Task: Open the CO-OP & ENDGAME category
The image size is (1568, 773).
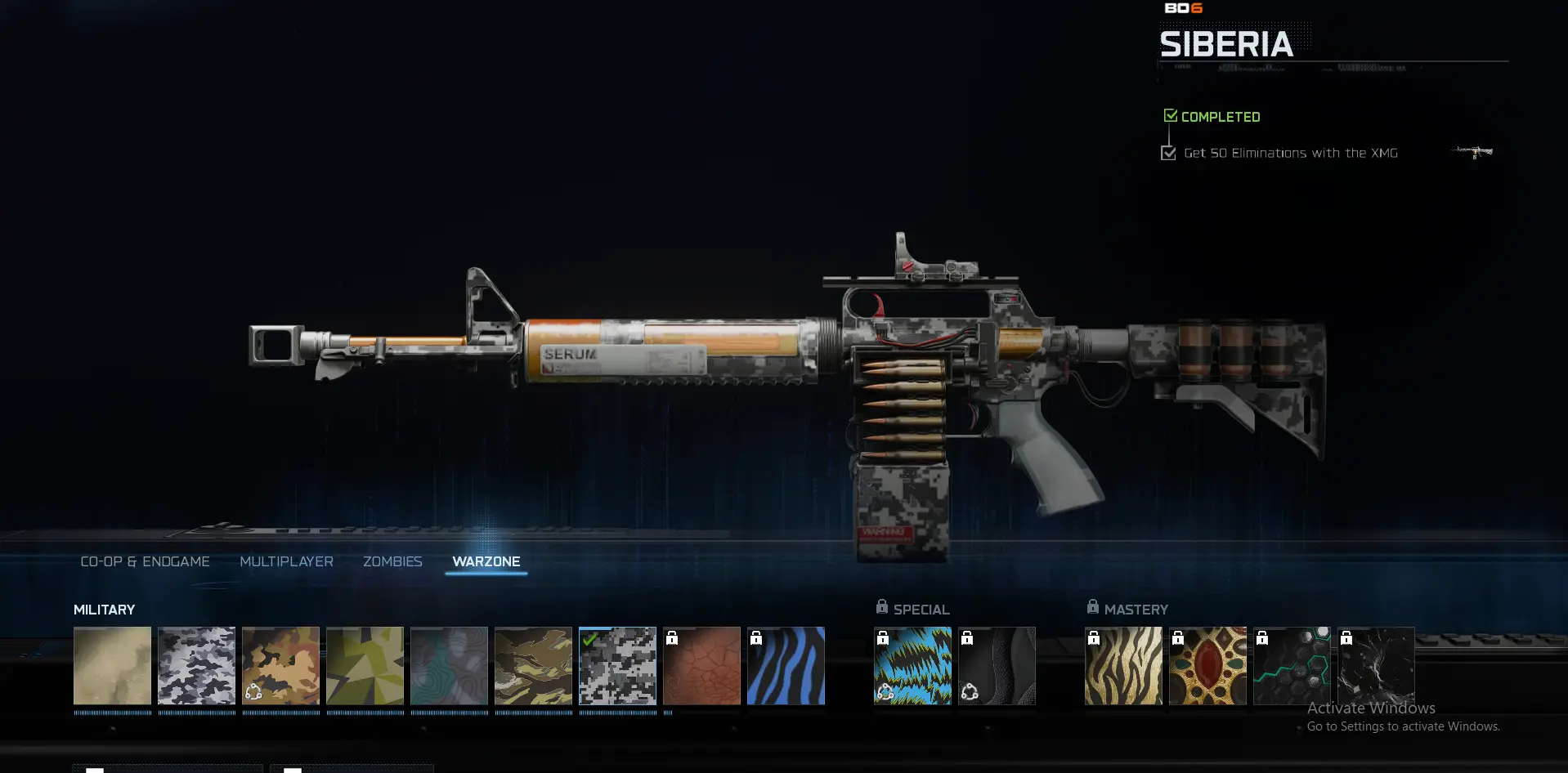Action: (145, 561)
